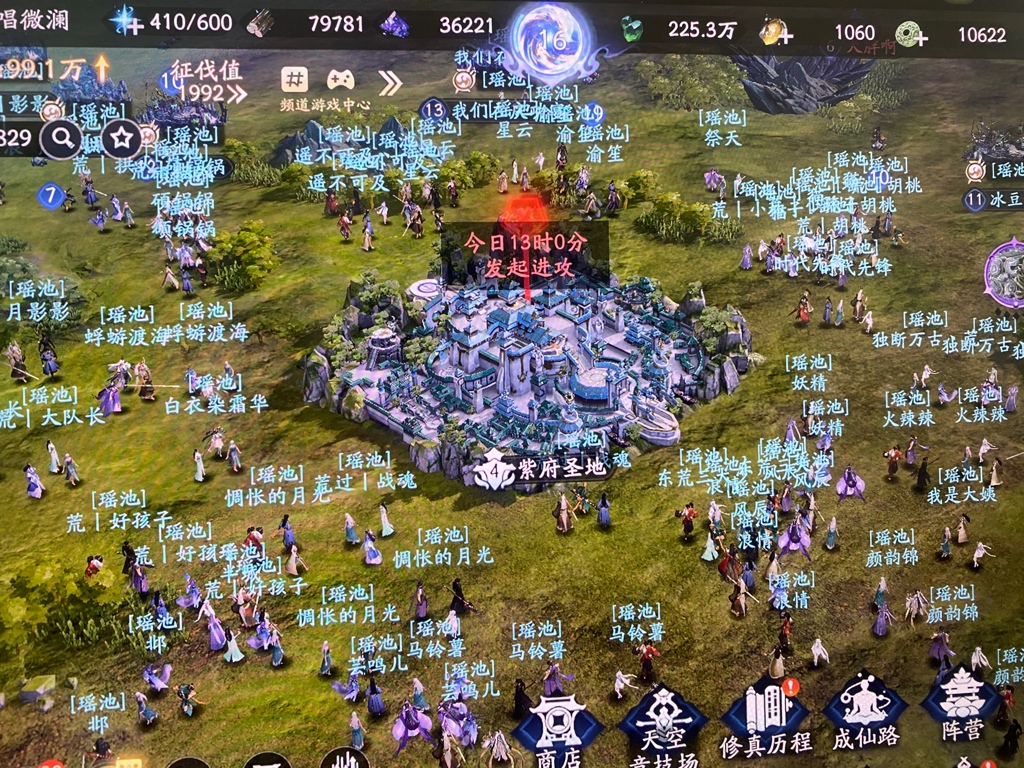This screenshot has width=1024, height=768.
Task: Open the 频道 hashtag channel icon
Action: tap(294, 80)
